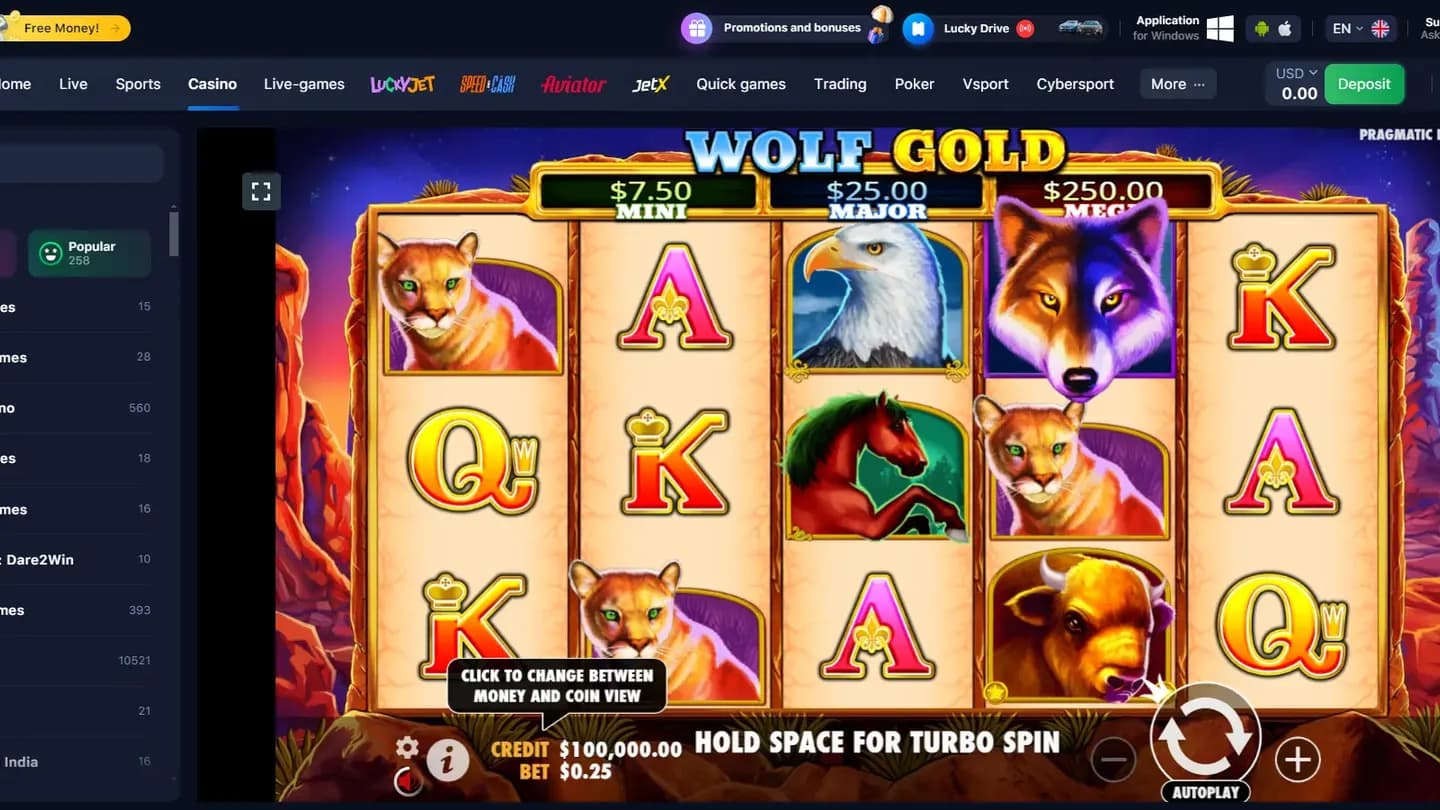
Task: Click the Apple app icon in the header
Action: (1288, 28)
